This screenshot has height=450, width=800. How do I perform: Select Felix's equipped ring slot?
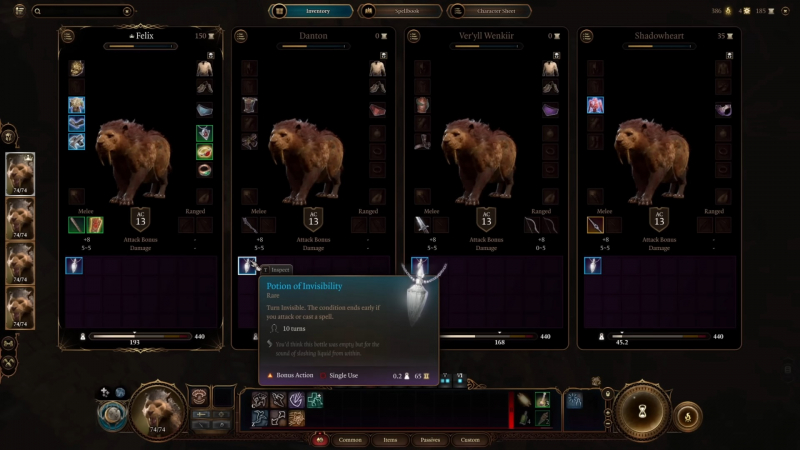pyautogui.click(x=204, y=170)
